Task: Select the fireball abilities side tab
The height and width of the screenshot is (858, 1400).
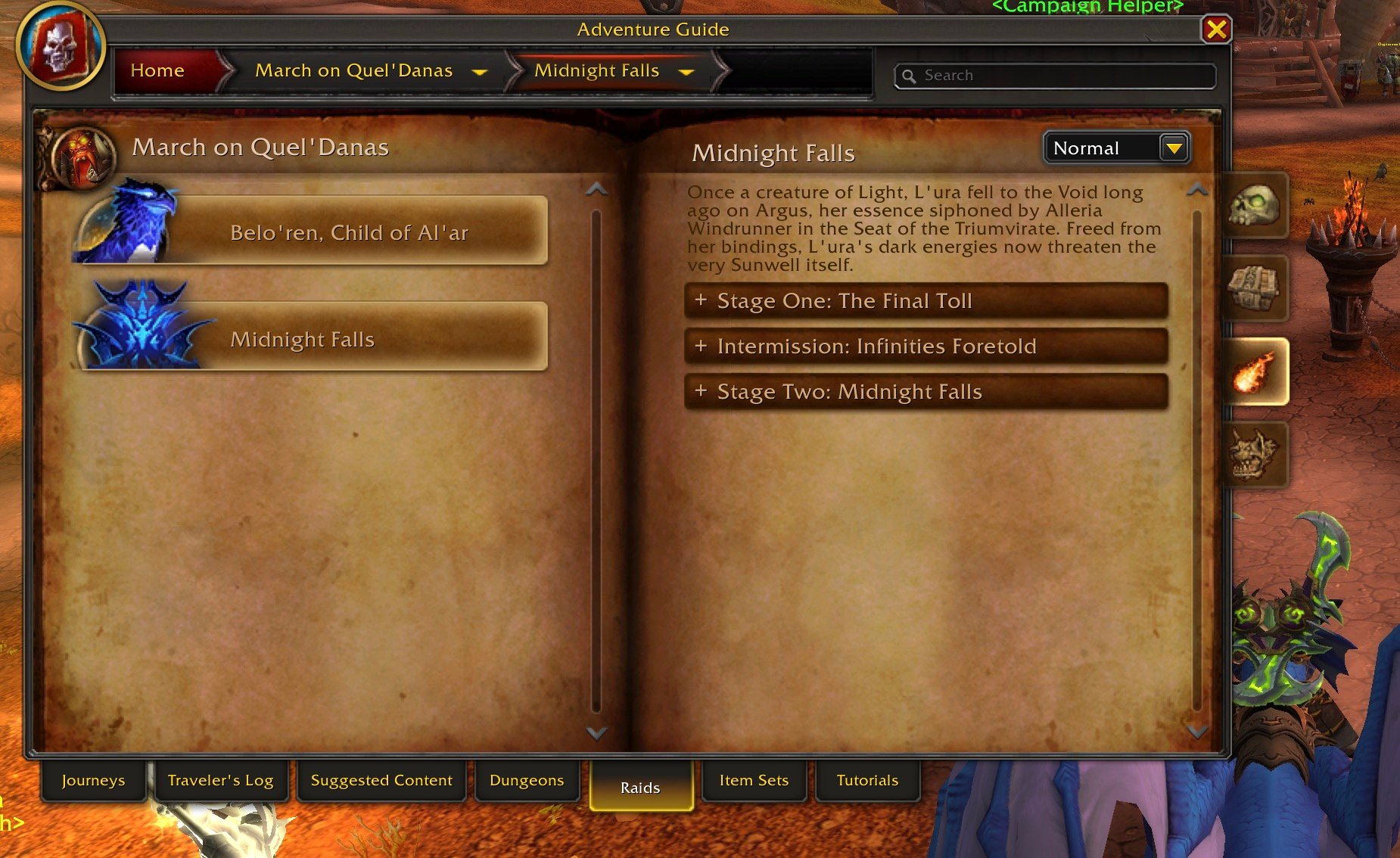Action: (x=1254, y=371)
